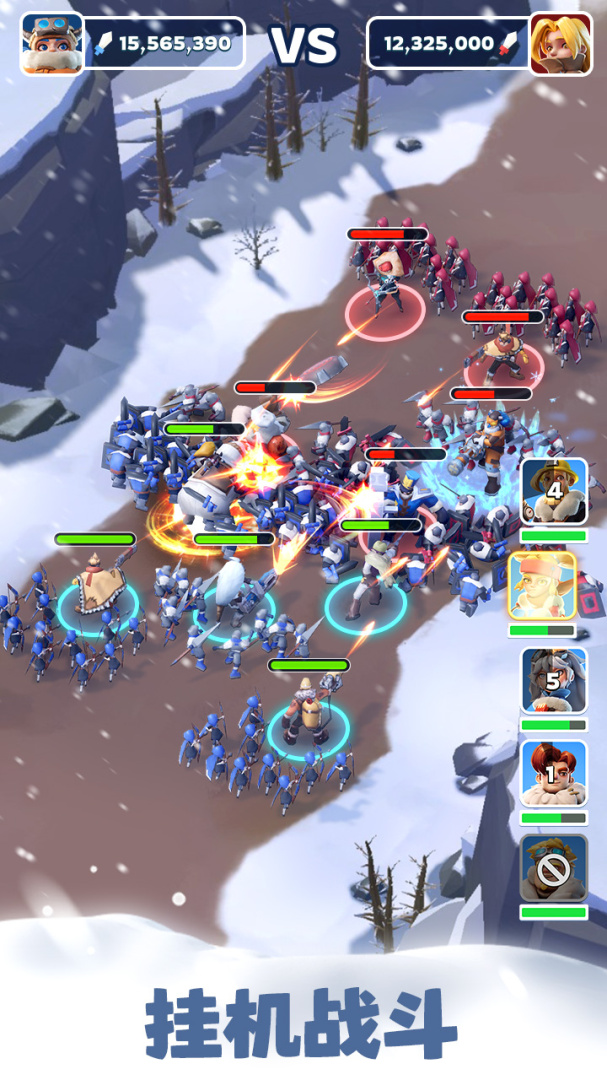Tap the red-haired hero skill portrait

click(x=554, y=773)
